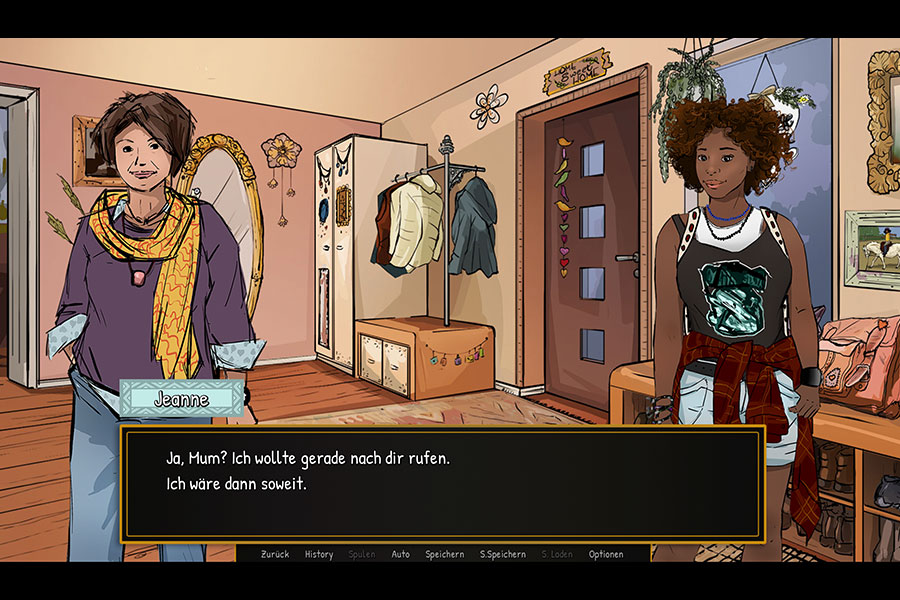Open the Optionen settings menu

click(x=606, y=554)
